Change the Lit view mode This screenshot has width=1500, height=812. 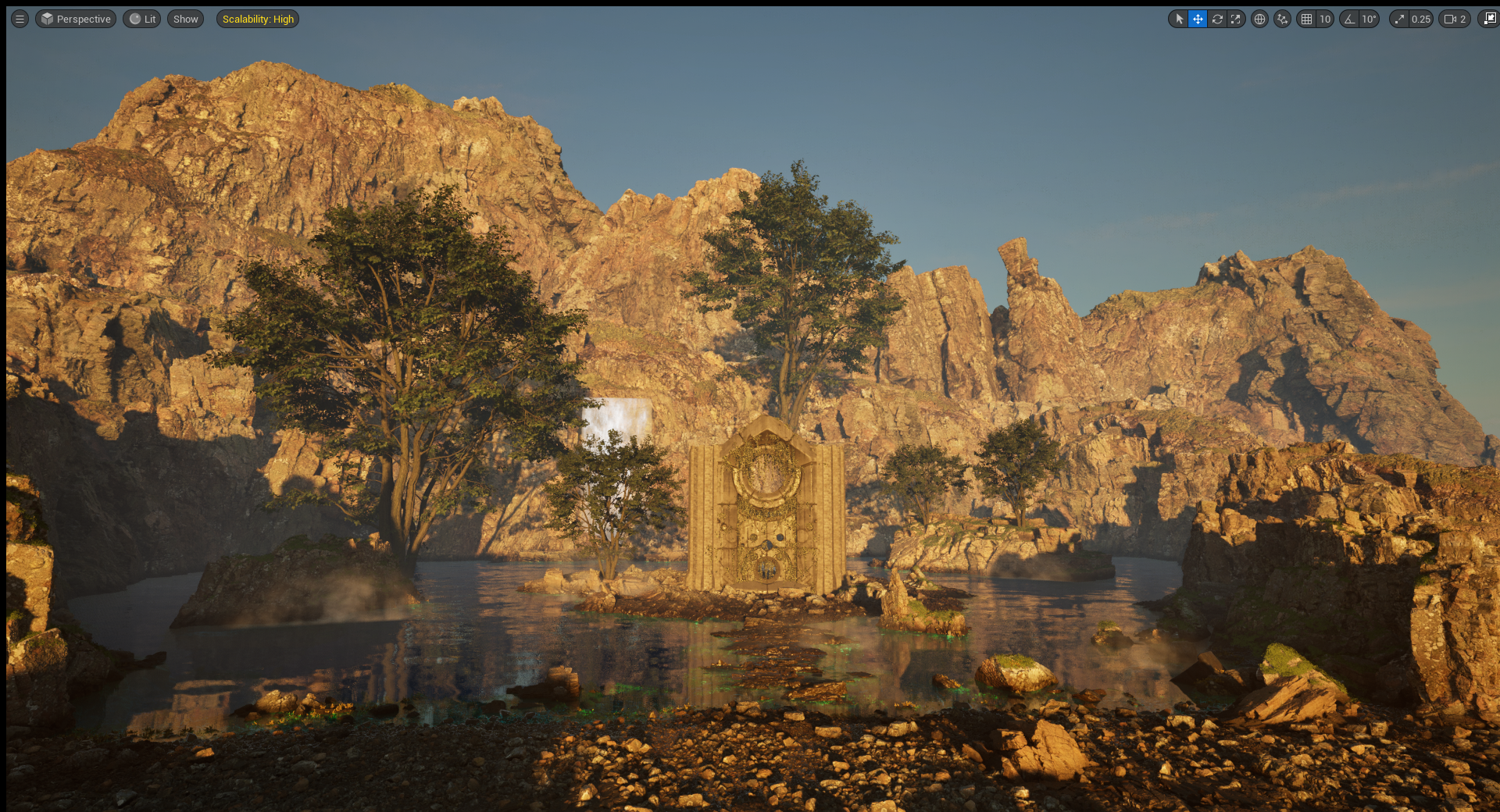[142, 19]
